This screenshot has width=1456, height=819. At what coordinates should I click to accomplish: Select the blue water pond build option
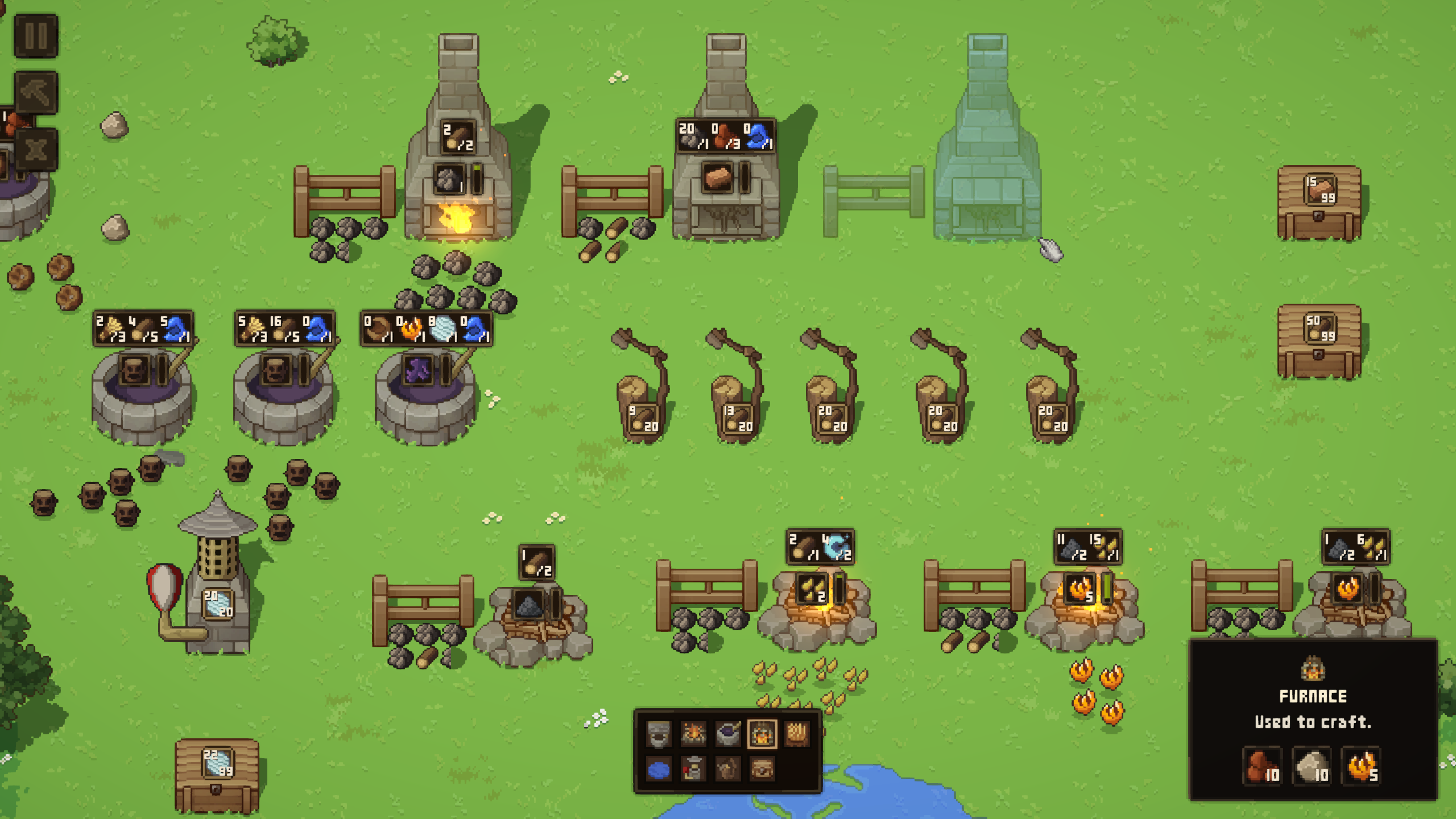pyautogui.click(x=659, y=770)
